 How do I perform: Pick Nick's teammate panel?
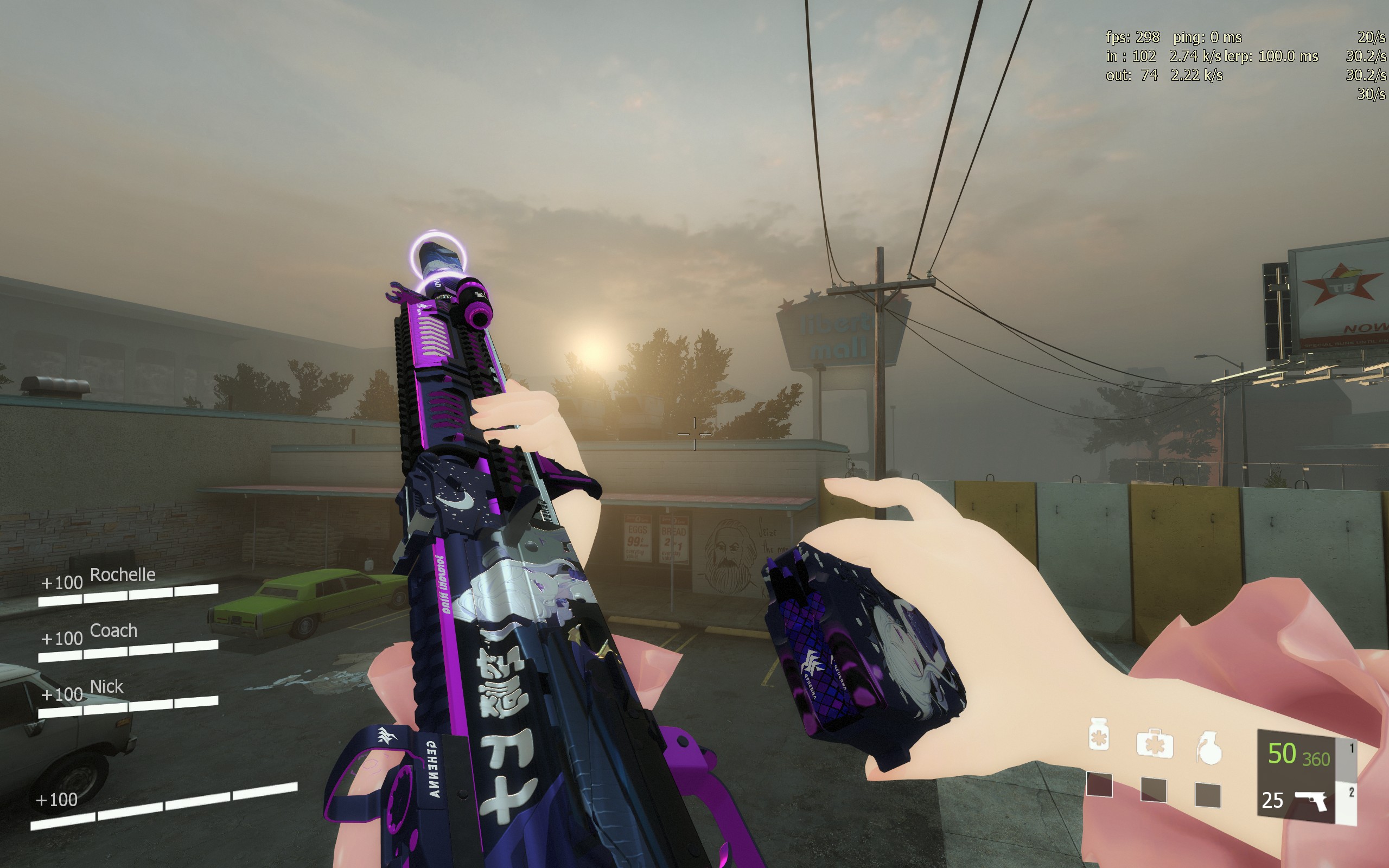pyautogui.click(x=128, y=697)
